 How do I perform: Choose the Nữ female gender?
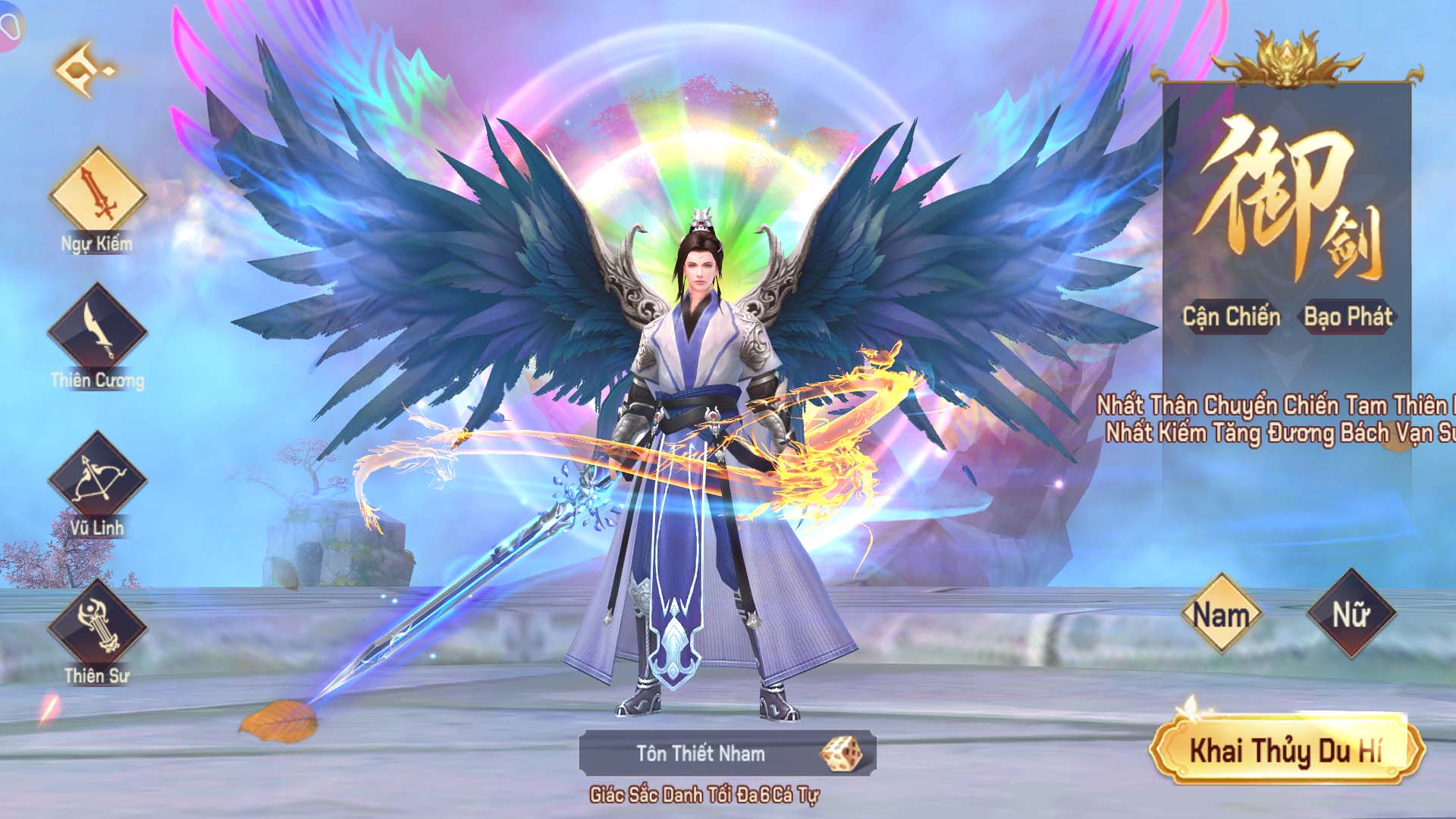1351,613
